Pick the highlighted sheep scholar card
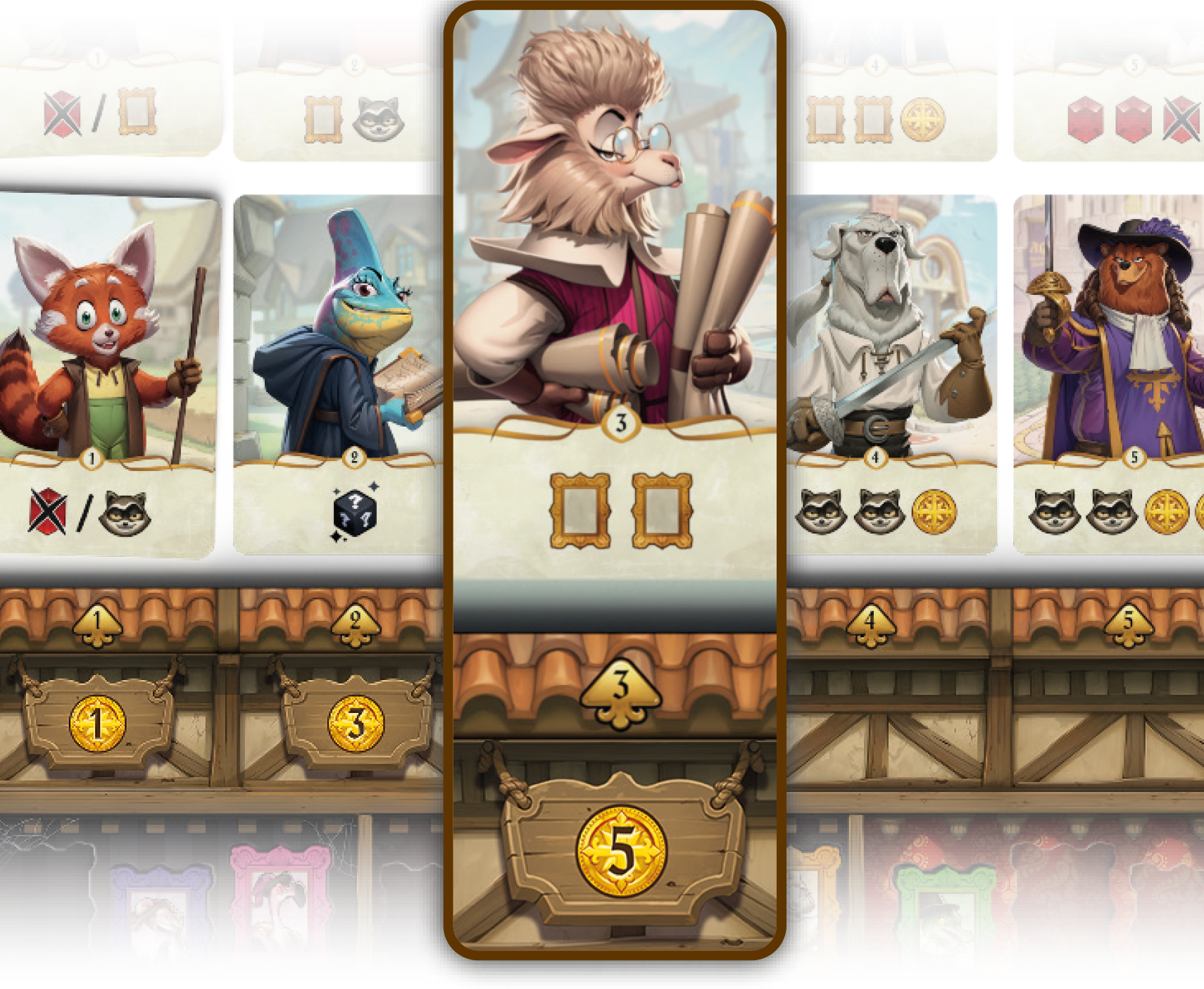Viewport: 1204px width, 989px height. [615, 296]
